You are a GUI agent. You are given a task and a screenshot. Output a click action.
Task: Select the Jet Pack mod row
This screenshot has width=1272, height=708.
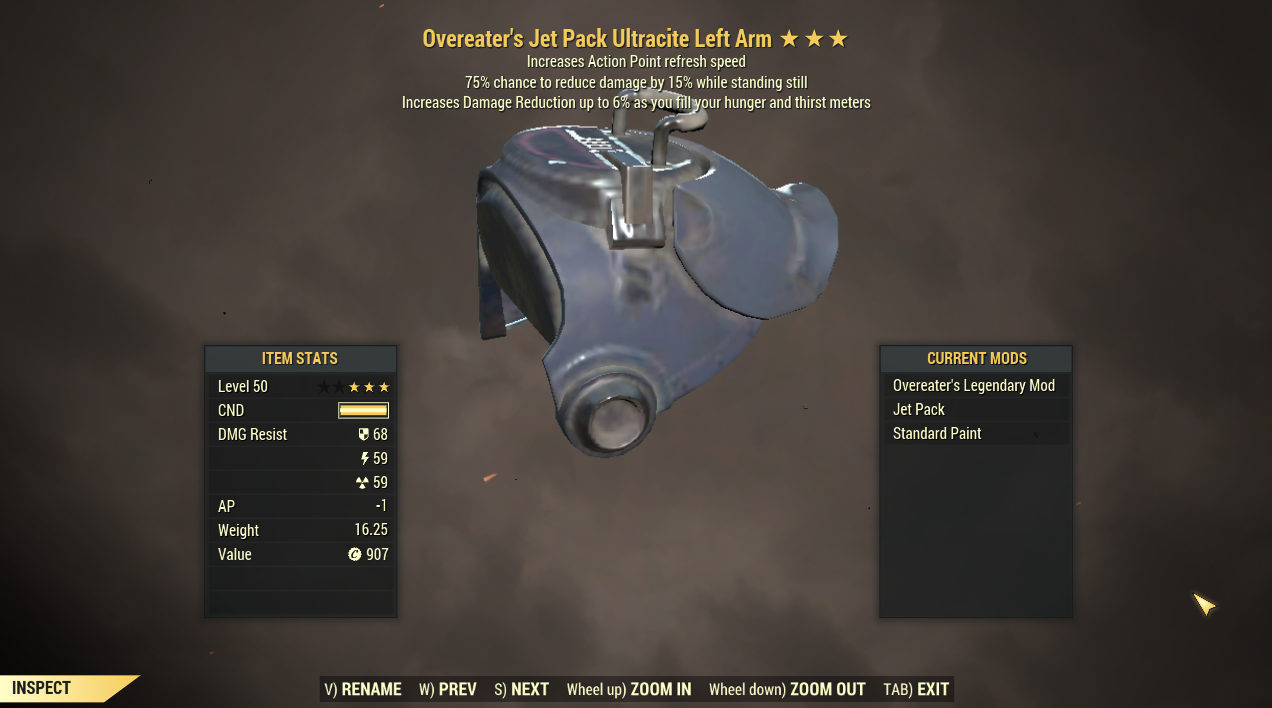tap(974, 410)
